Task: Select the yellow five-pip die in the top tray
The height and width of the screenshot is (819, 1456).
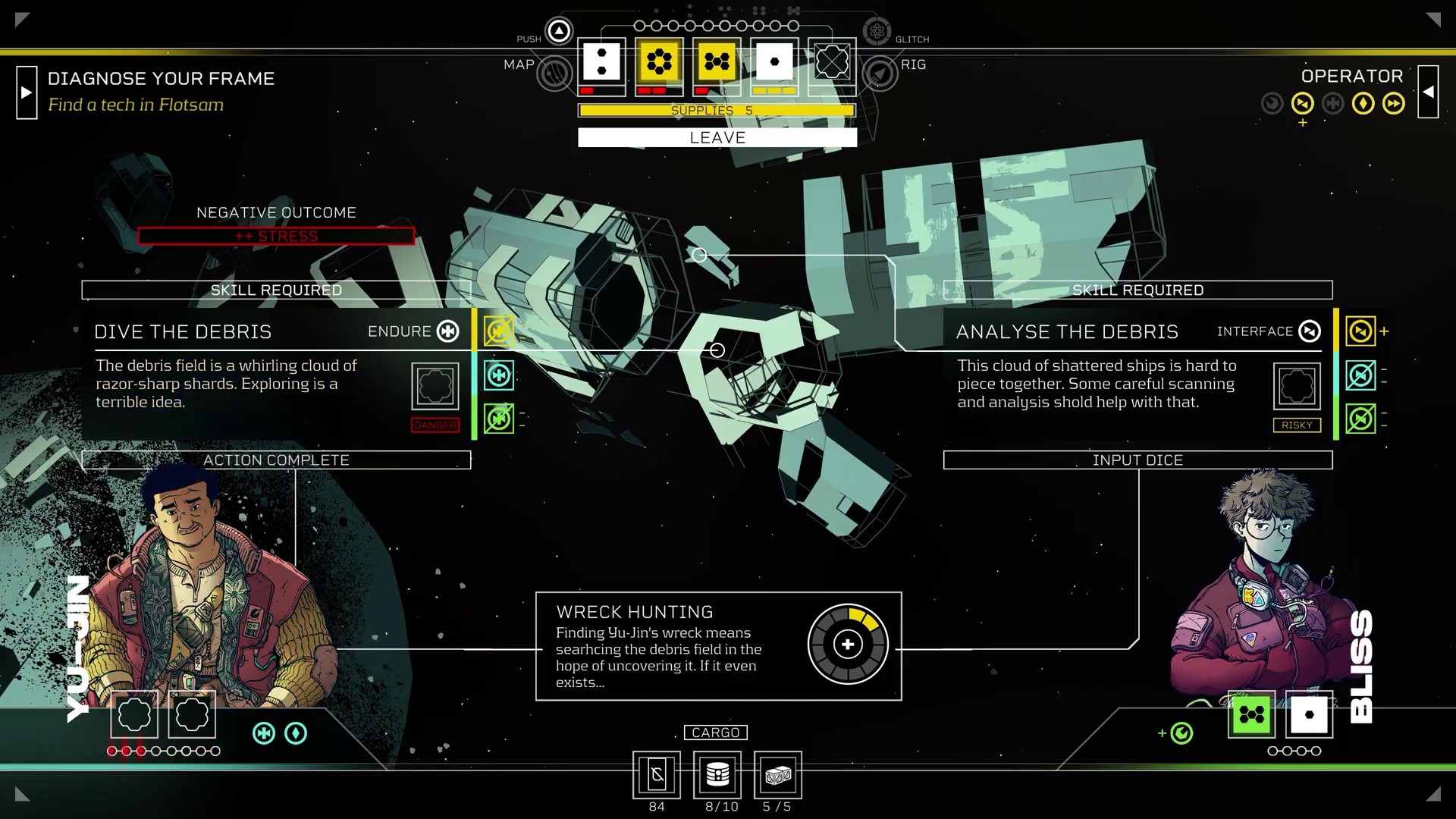Action: [717, 62]
